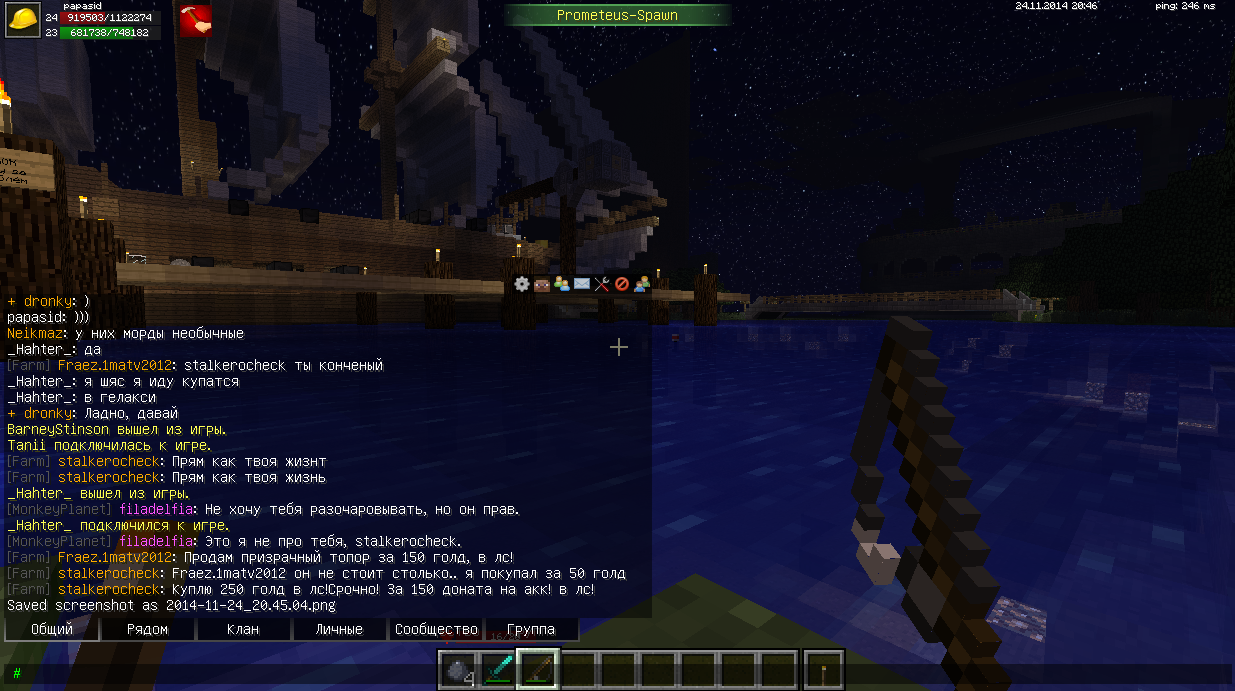
Task: Choose the gray stone item hotbar slot
Action: (x=458, y=670)
